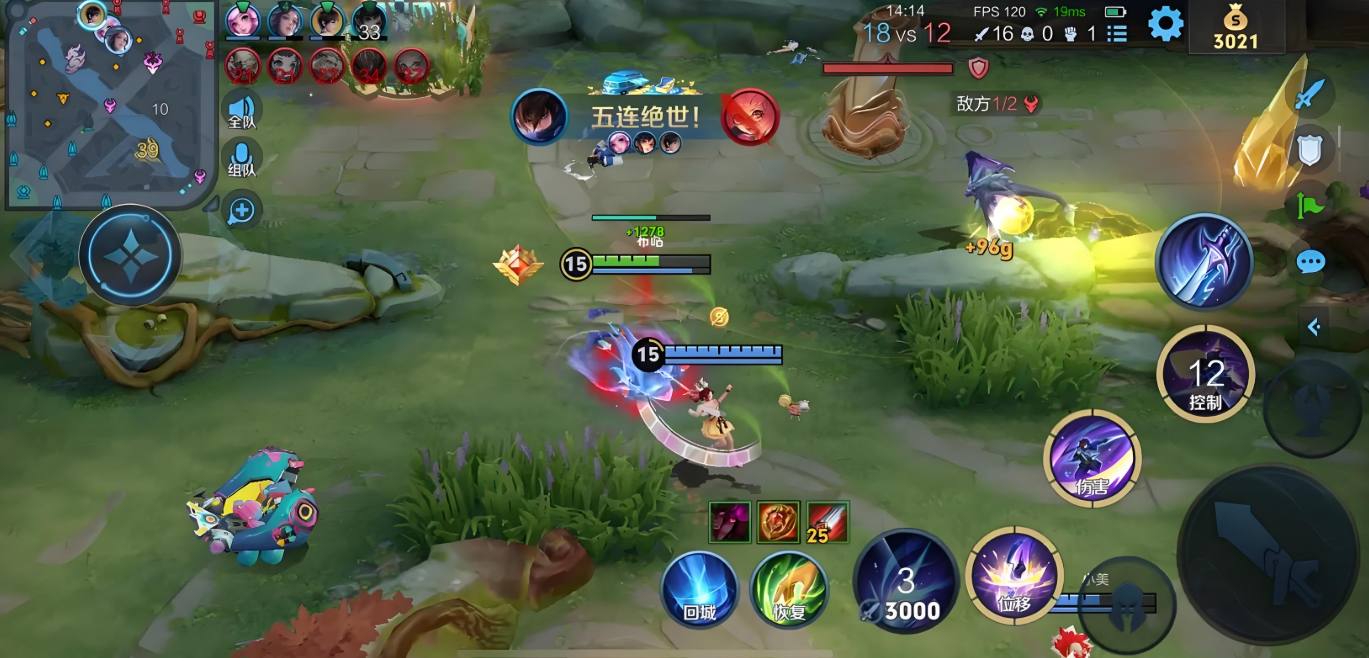Toggle the 全队 team speaker button

[241, 110]
